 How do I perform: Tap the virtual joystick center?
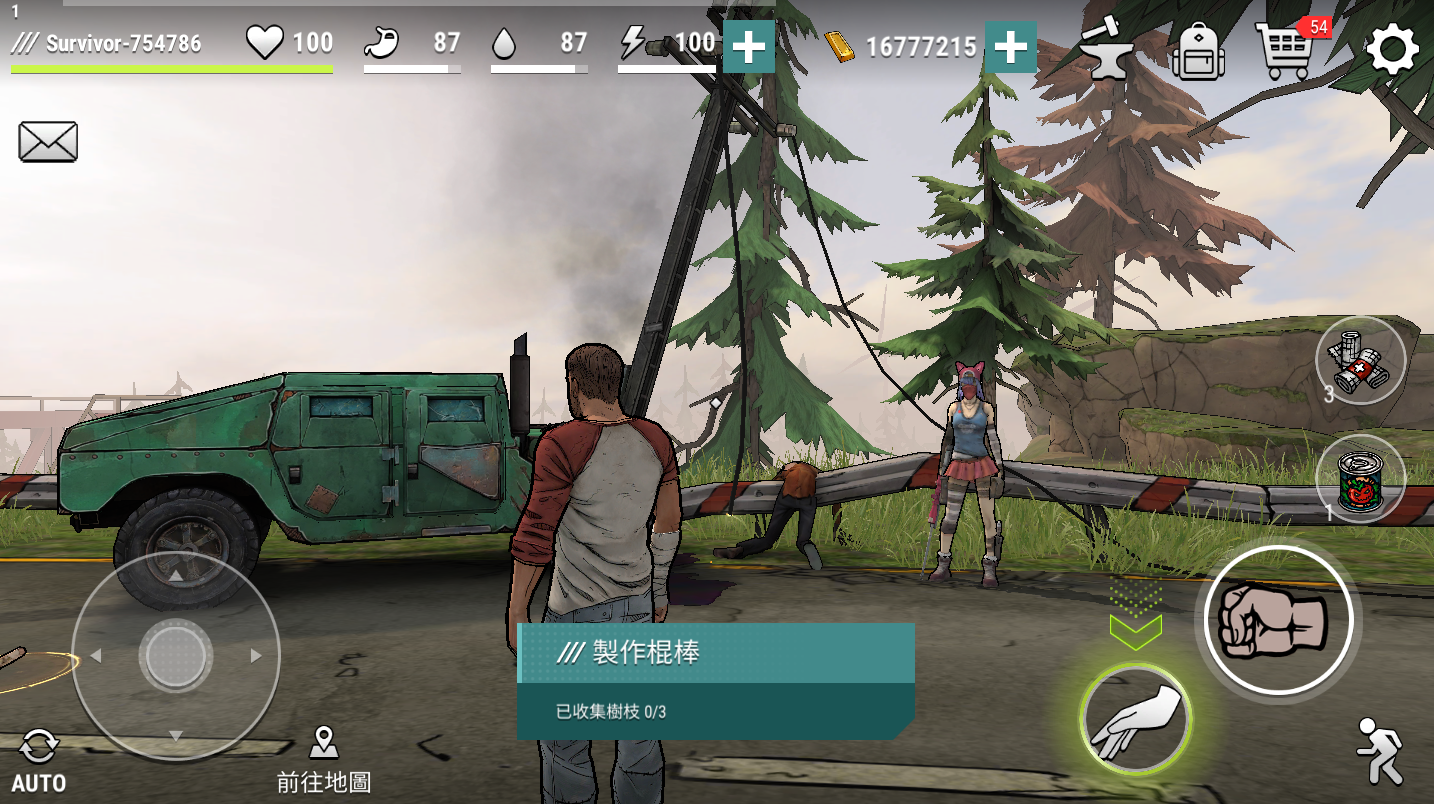coord(176,657)
